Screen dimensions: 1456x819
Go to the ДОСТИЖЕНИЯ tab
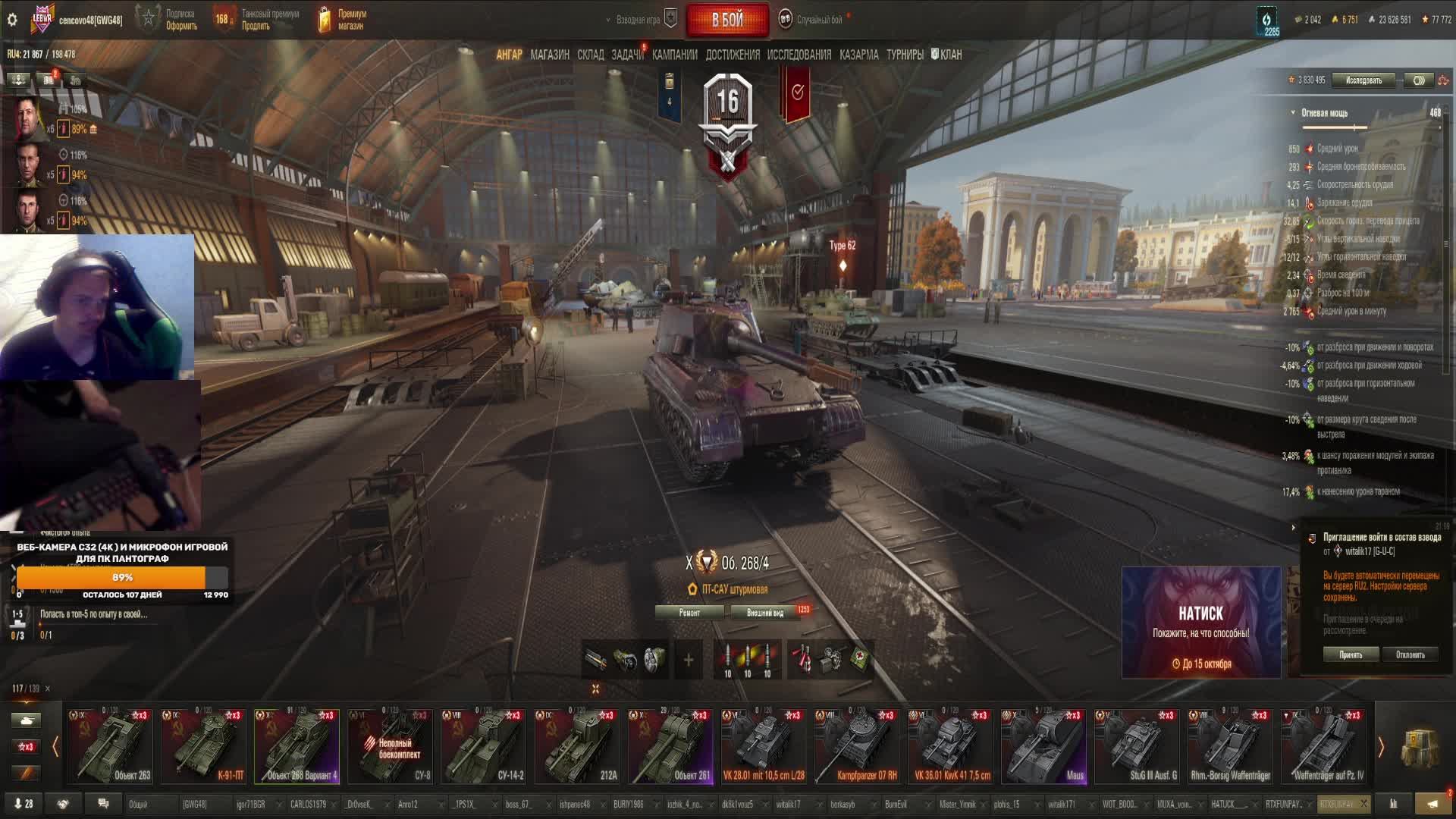point(732,55)
